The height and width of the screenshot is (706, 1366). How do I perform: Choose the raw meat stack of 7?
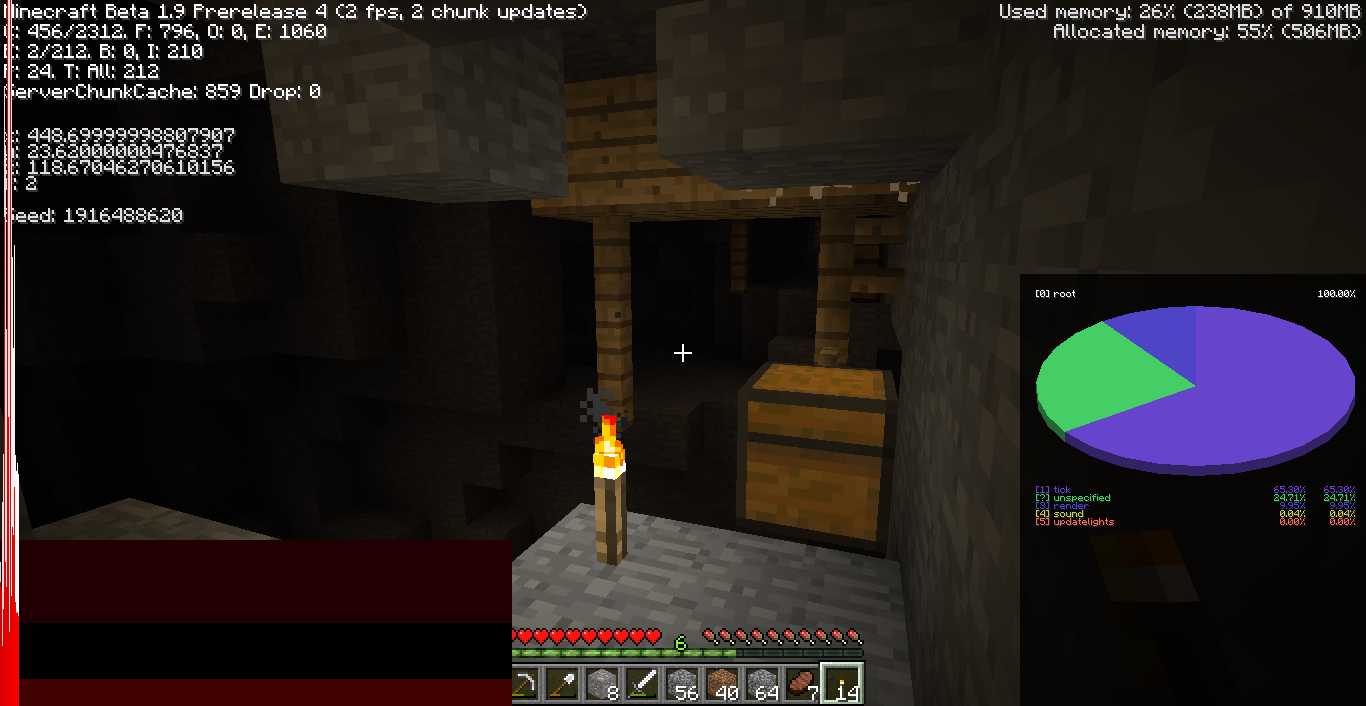point(801,684)
